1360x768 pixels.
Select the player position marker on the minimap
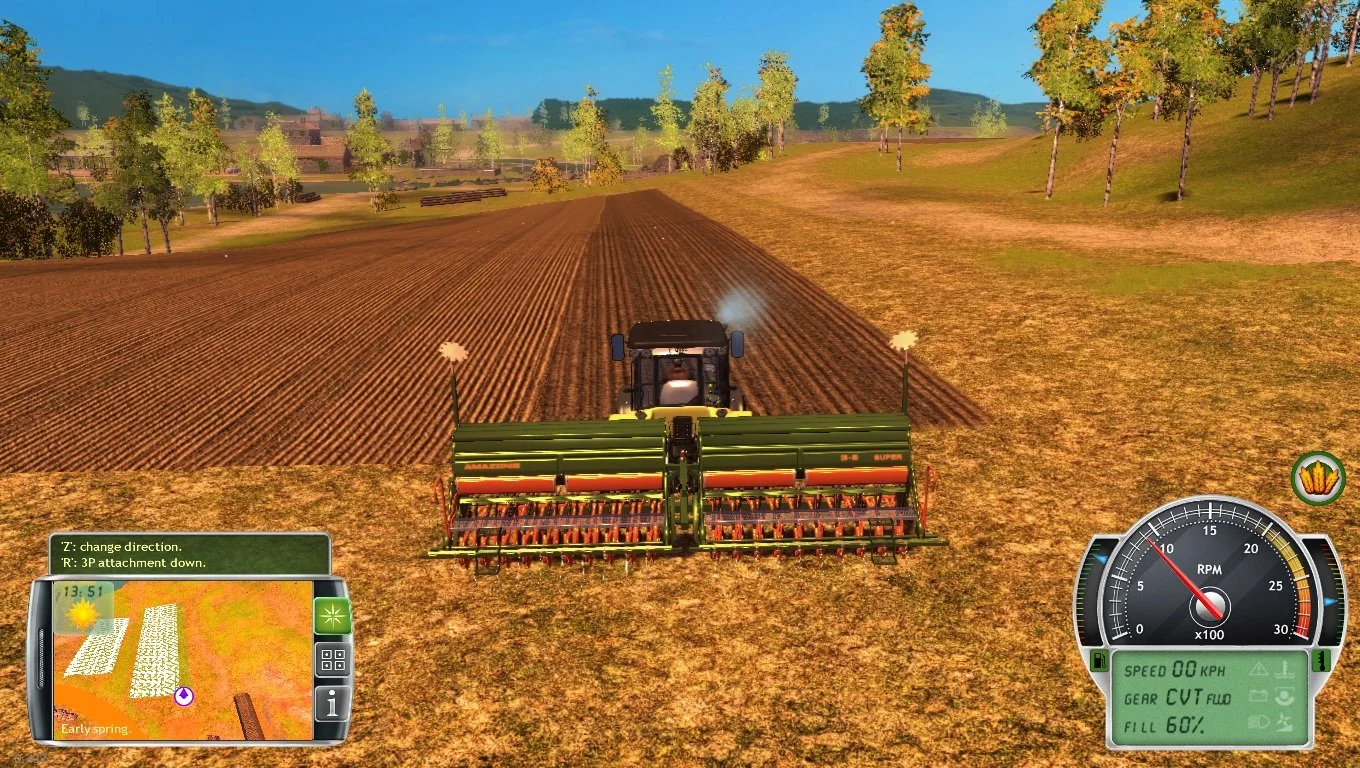coord(183,696)
